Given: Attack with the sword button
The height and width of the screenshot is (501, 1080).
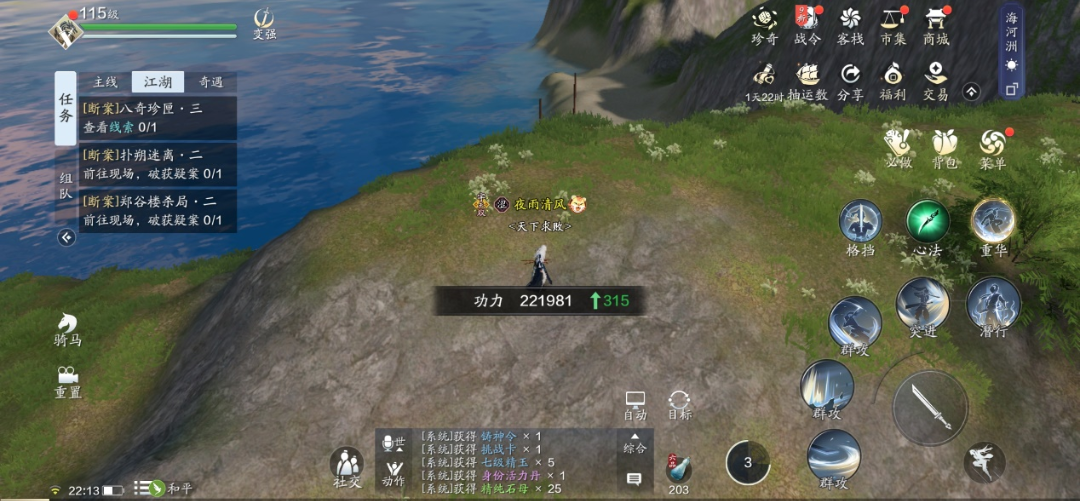Looking at the screenshot, I should point(930,407).
